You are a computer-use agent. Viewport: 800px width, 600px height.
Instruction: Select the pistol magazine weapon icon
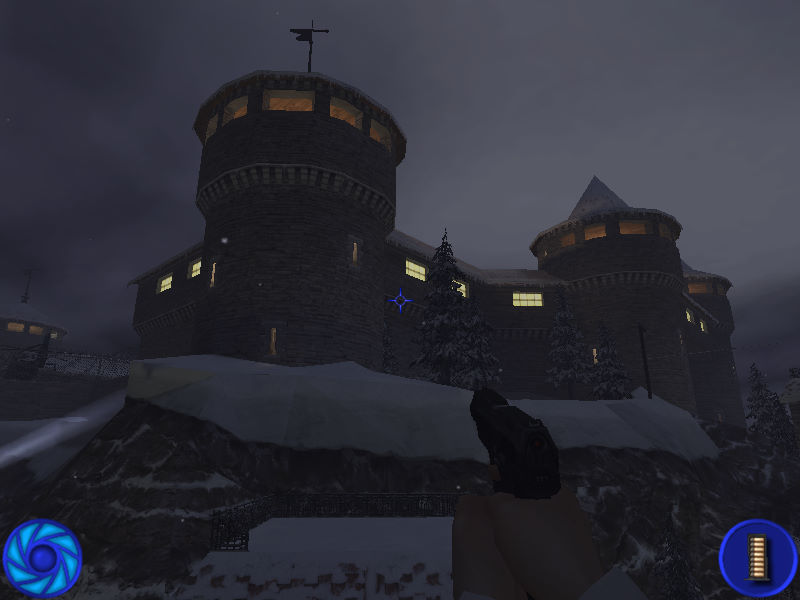tap(757, 557)
